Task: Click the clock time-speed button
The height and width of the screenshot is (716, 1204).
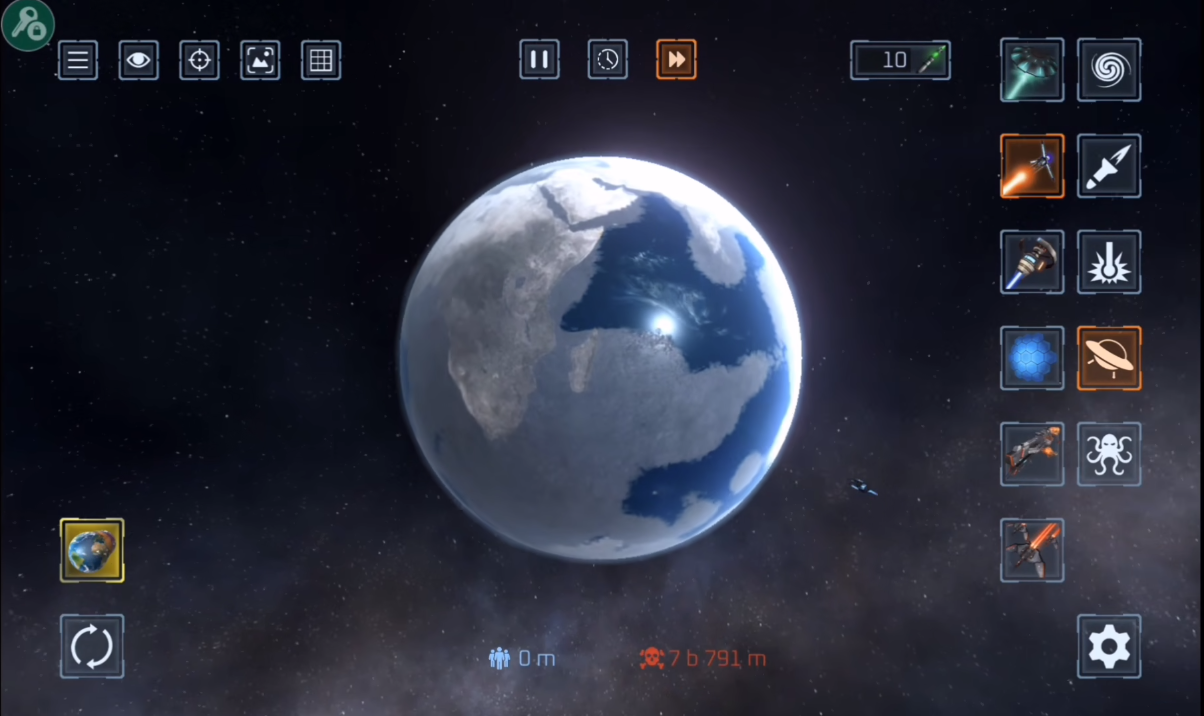Action: (608, 59)
